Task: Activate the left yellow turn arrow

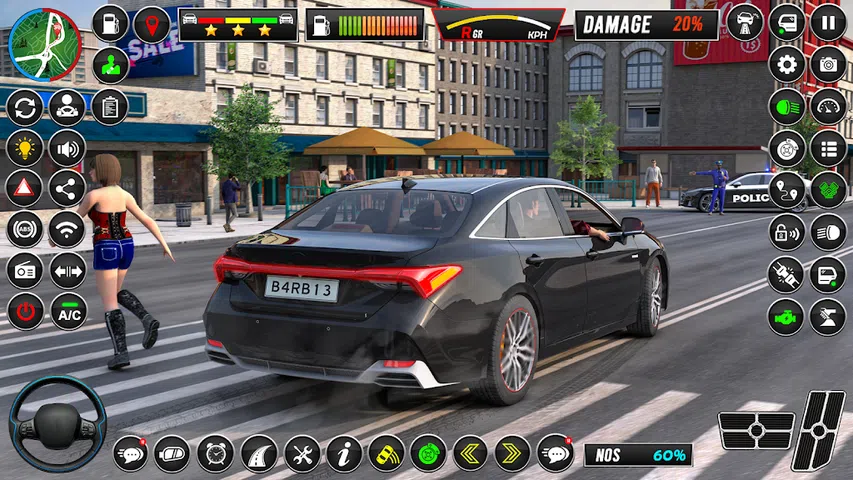Action: point(470,453)
